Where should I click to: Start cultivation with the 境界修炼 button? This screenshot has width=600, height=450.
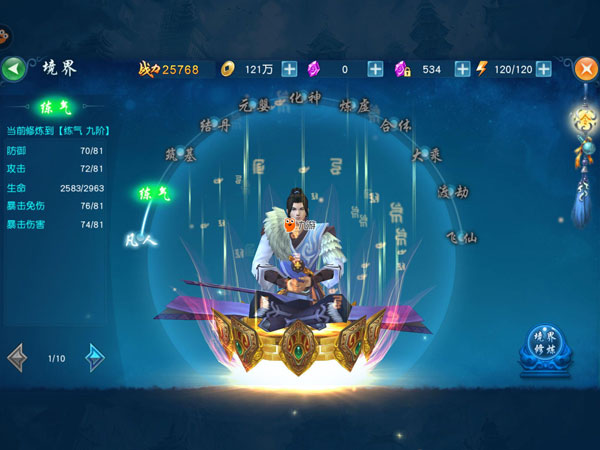point(543,346)
